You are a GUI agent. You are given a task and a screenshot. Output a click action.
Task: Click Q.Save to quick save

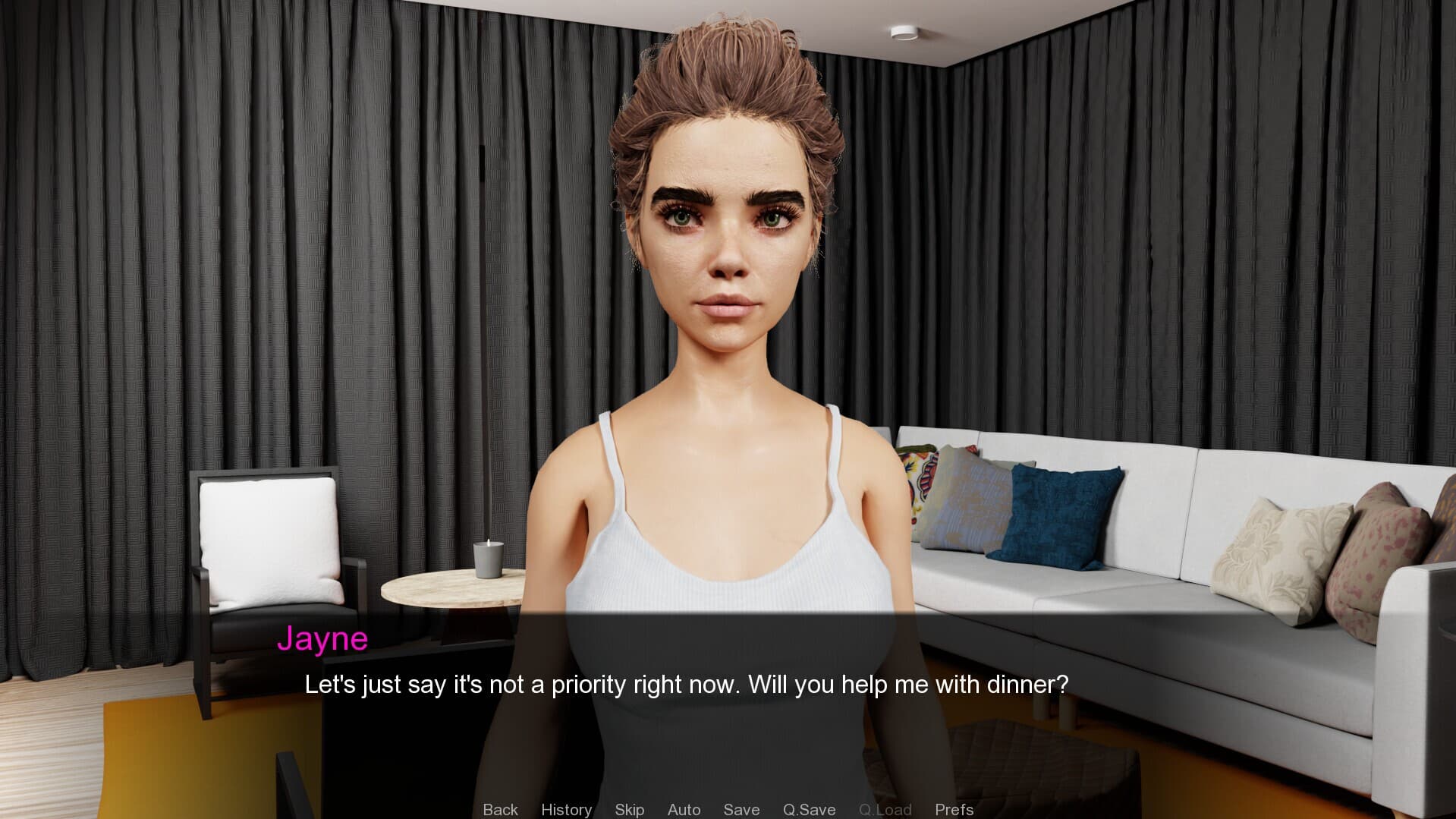[809, 809]
